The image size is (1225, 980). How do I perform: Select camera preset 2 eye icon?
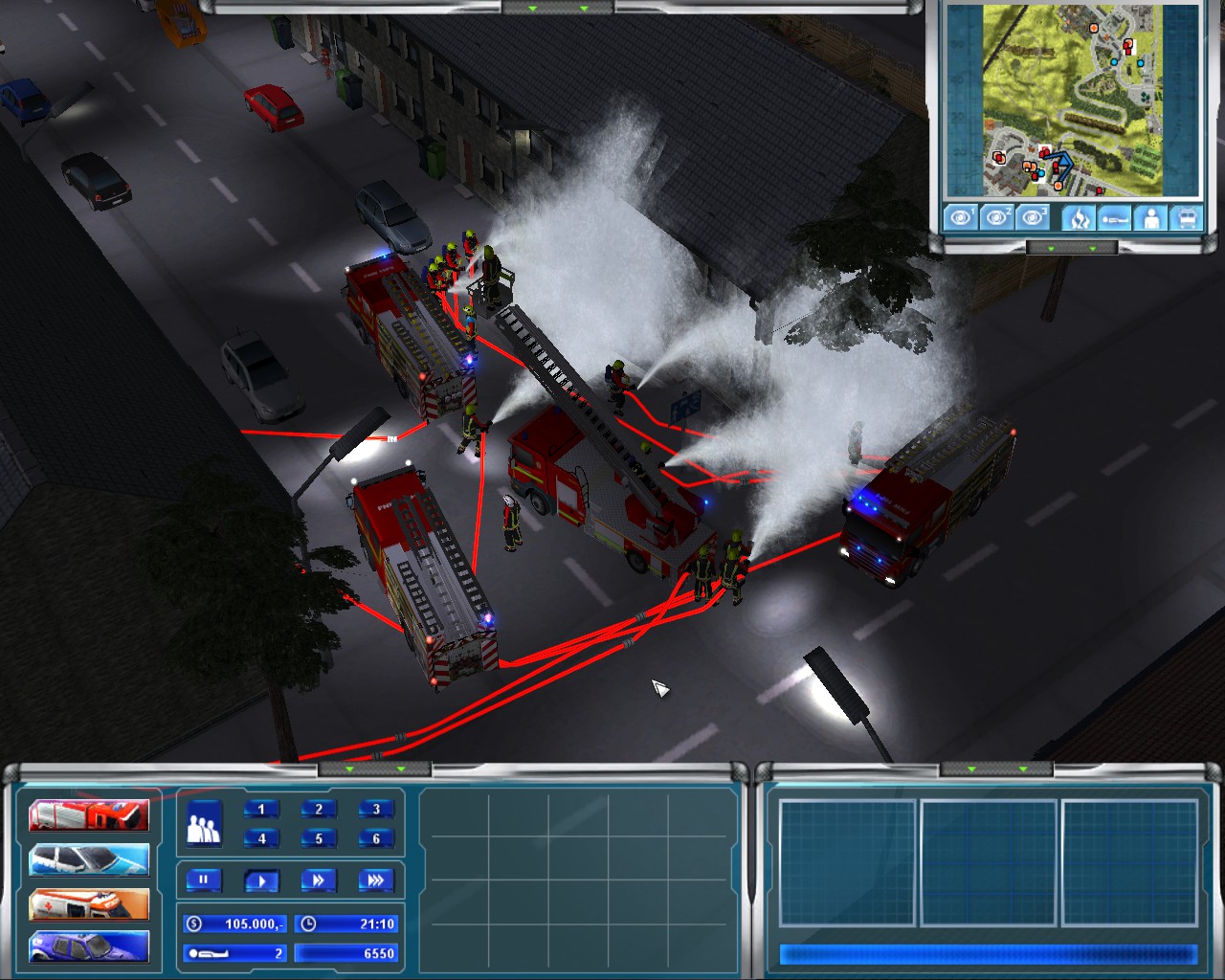[x=999, y=217]
